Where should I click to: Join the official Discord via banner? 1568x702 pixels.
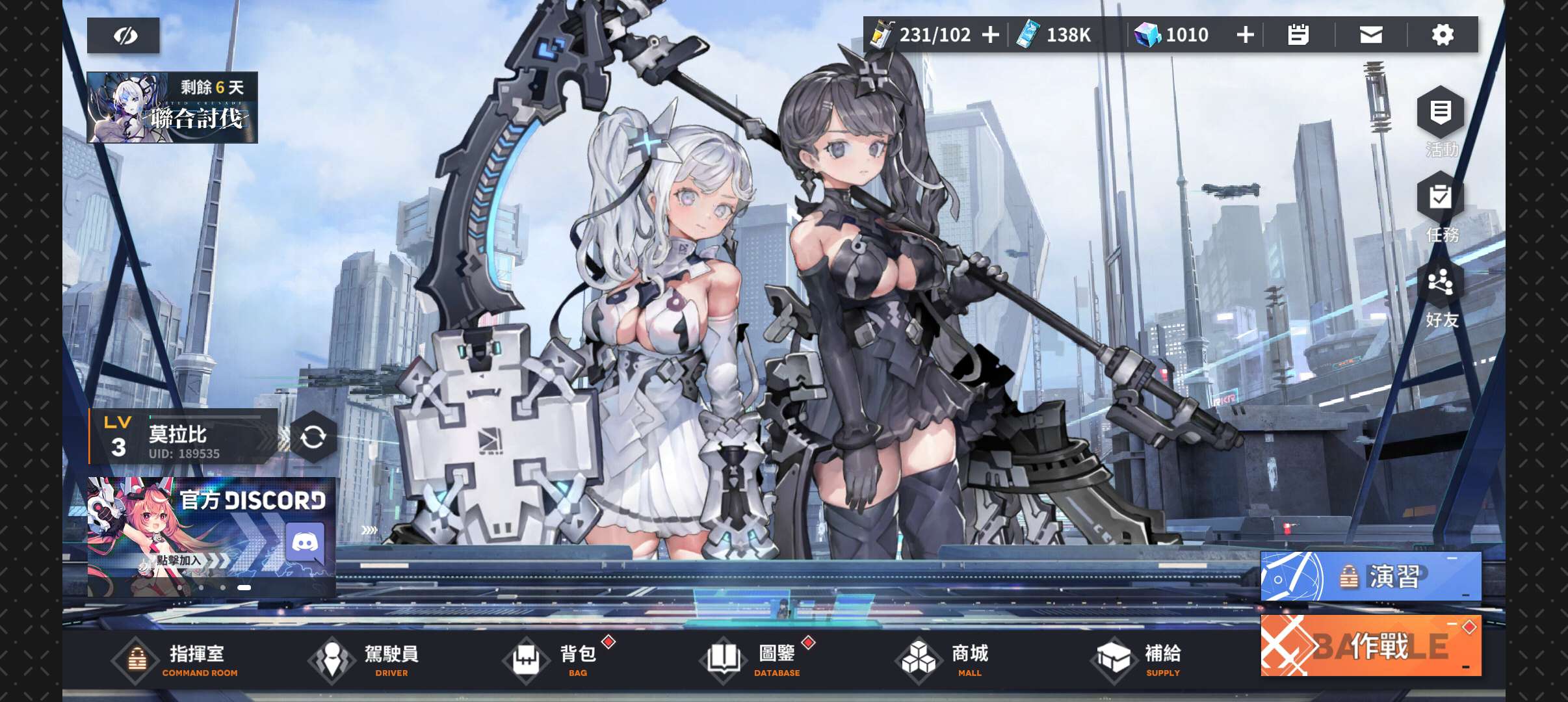point(211,536)
